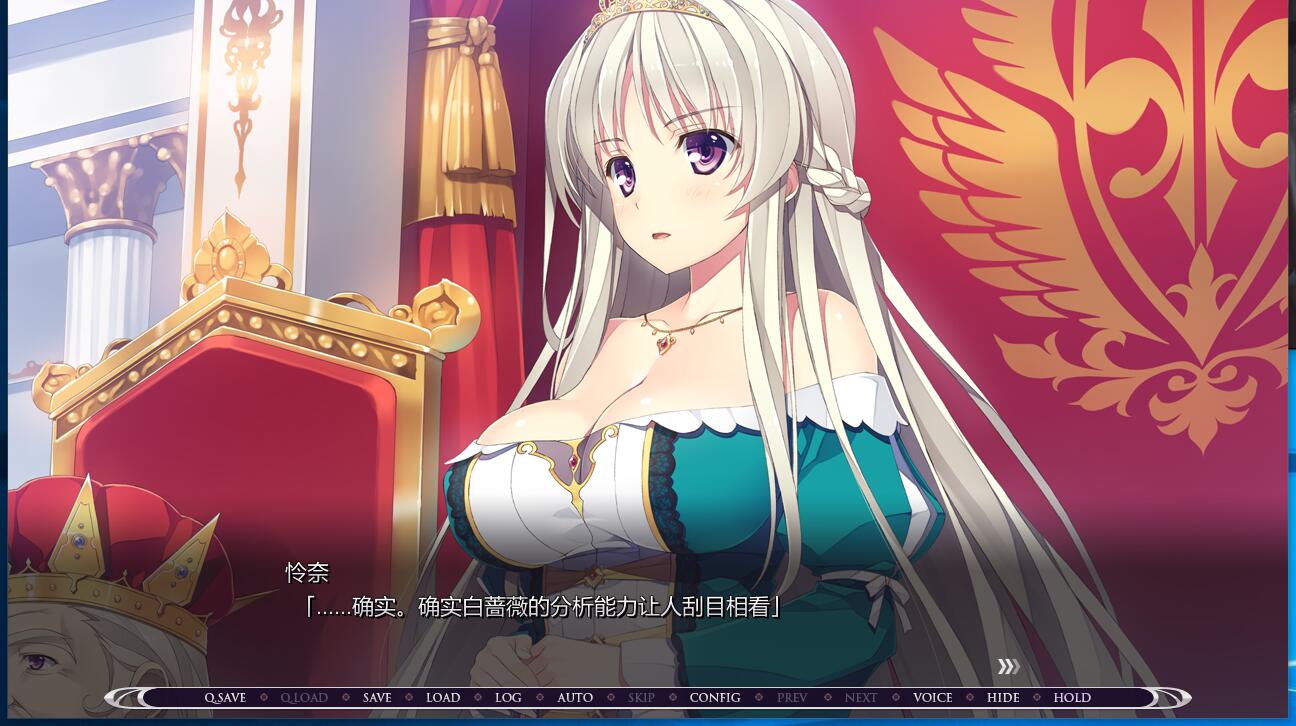Open the CONFIG settings screen
Image resolution: width=1296 pixels, height=726 pixels.
[x=715, y=697]
